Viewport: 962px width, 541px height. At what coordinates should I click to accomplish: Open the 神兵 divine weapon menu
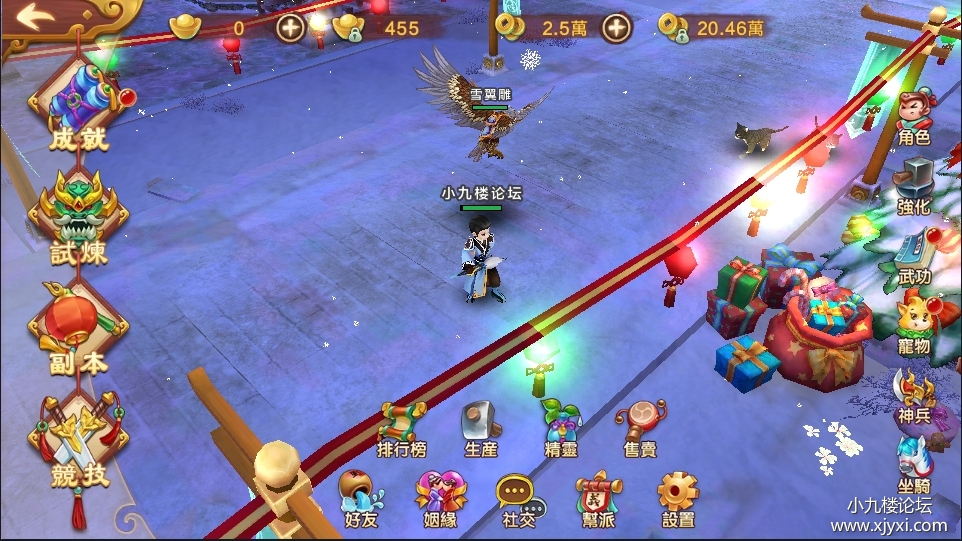point(914,396)
